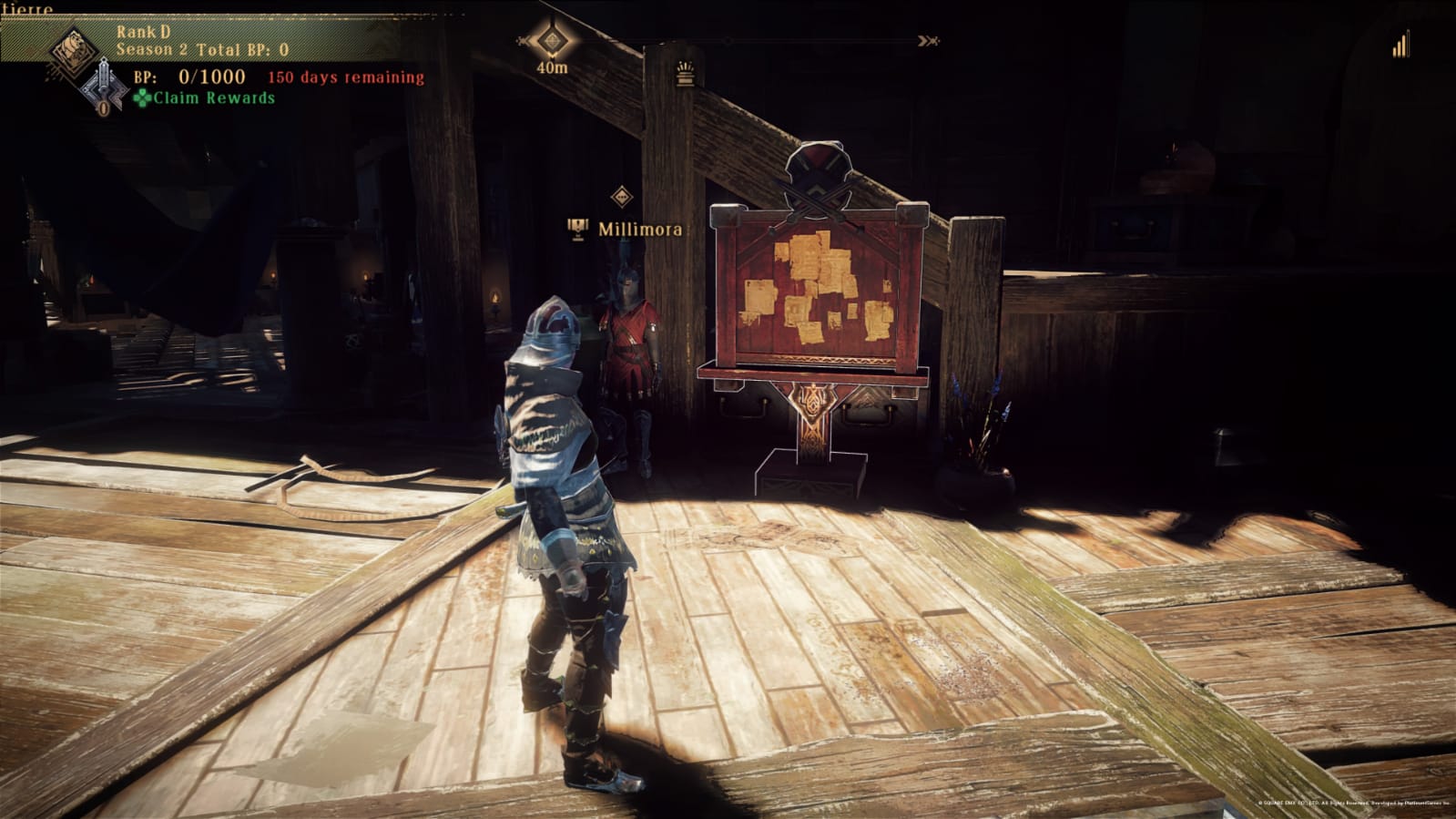Screen dimensions: 1456x819
Task: Check the connection signal bars icon
Action: (1400, 45)
